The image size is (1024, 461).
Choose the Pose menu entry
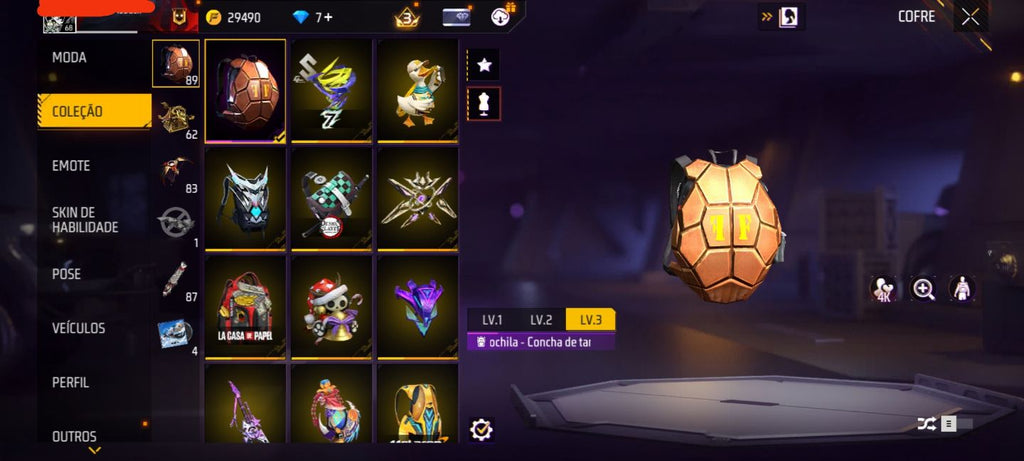[x=67, y=274]
